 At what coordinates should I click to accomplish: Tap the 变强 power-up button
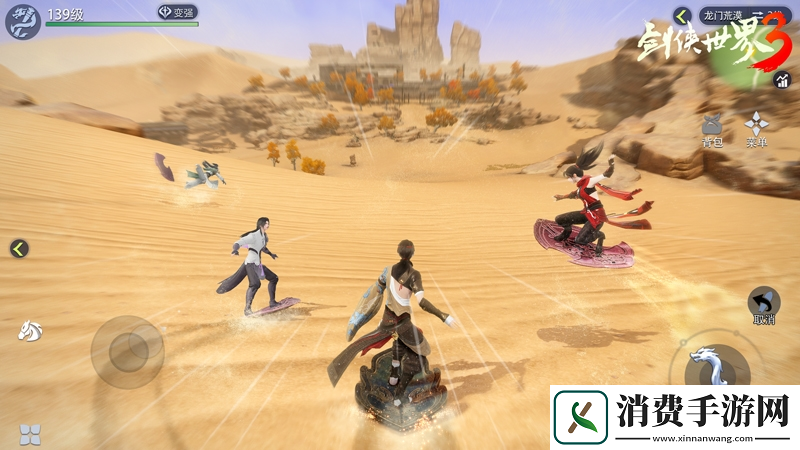point(177,12)
